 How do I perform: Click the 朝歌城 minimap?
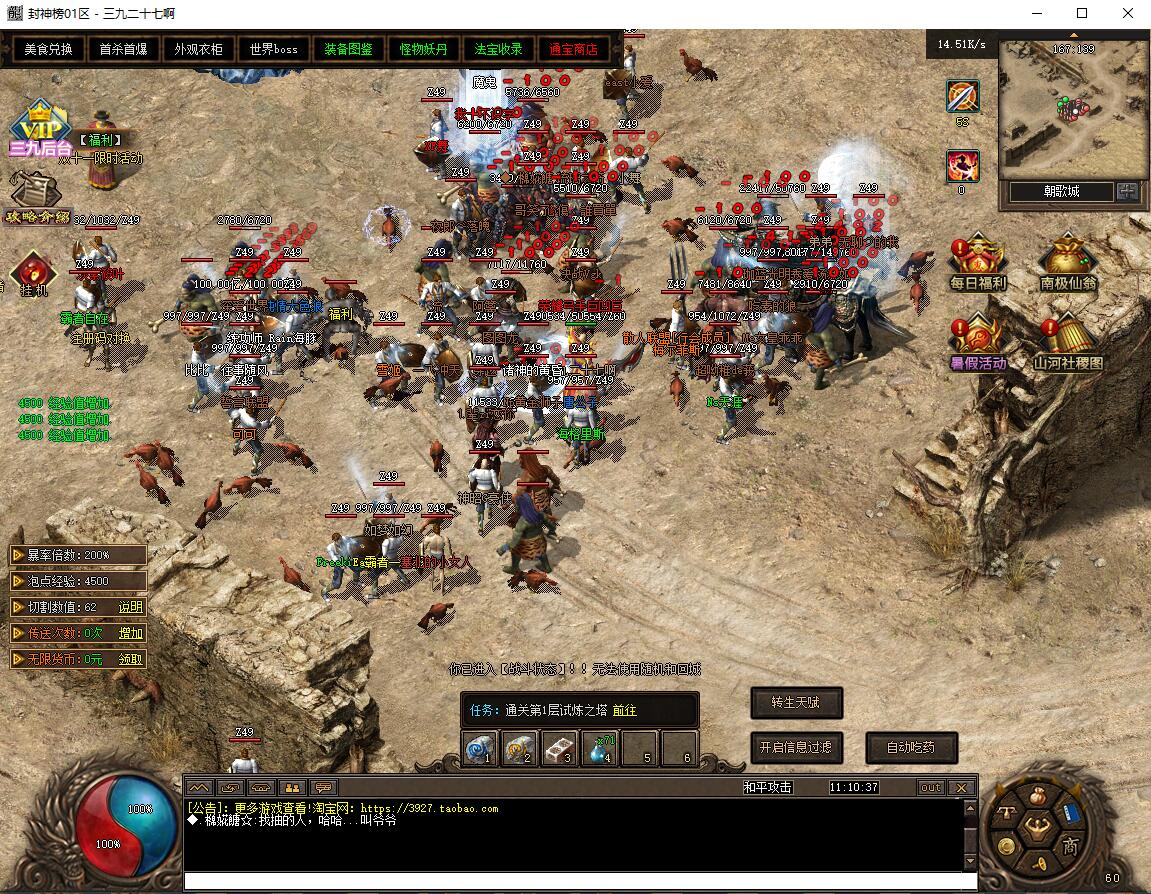[x=1073, y=109]
